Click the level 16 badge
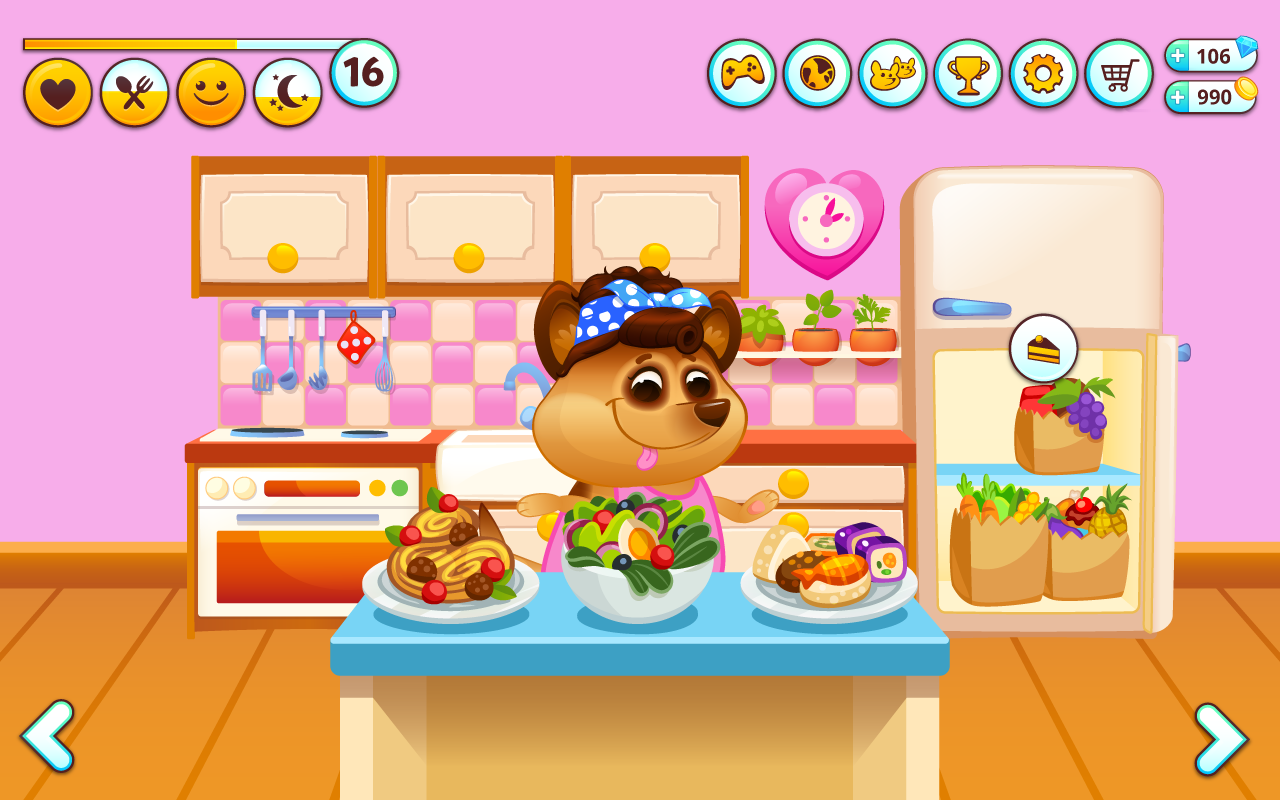 coord(362,70)
